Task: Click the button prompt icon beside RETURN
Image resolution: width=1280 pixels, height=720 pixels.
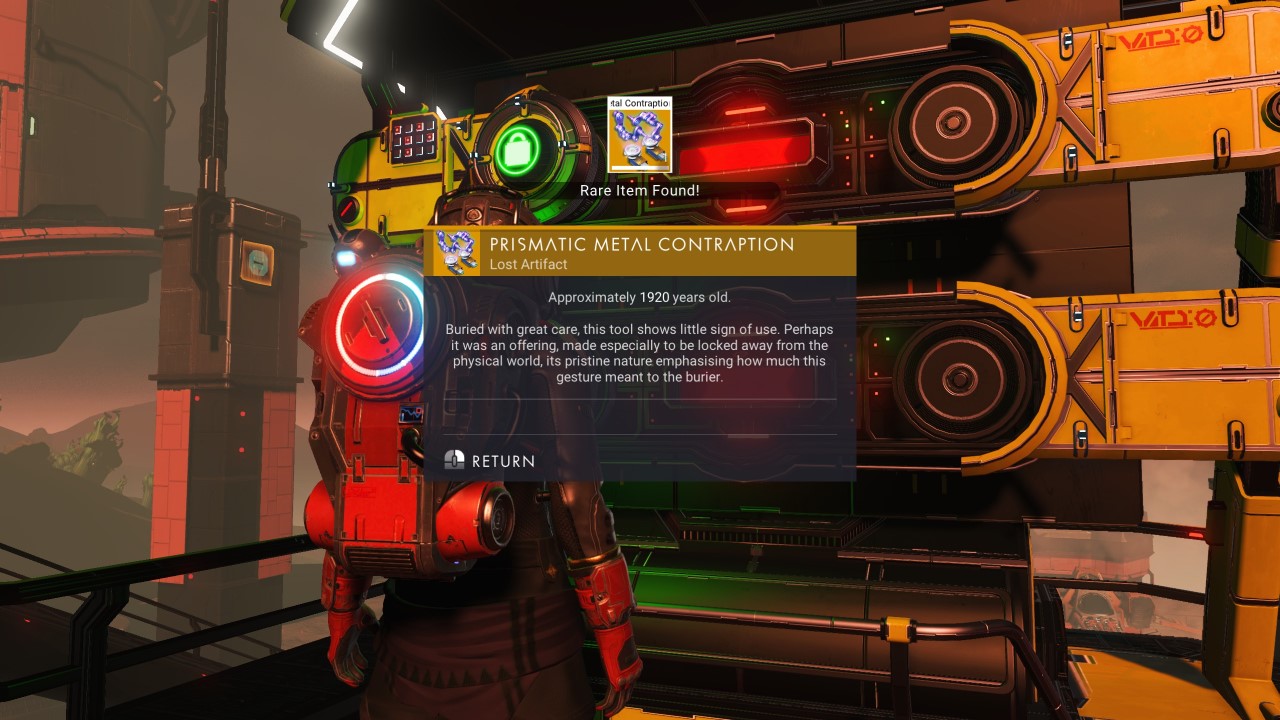Action: click(456, 461)
